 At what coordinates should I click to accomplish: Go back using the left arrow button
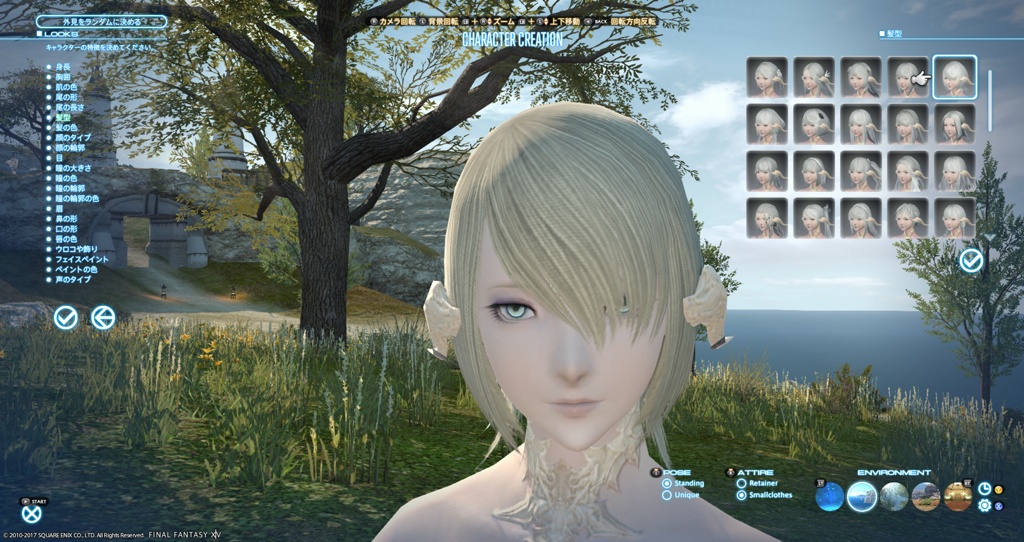tap(102, 318)
